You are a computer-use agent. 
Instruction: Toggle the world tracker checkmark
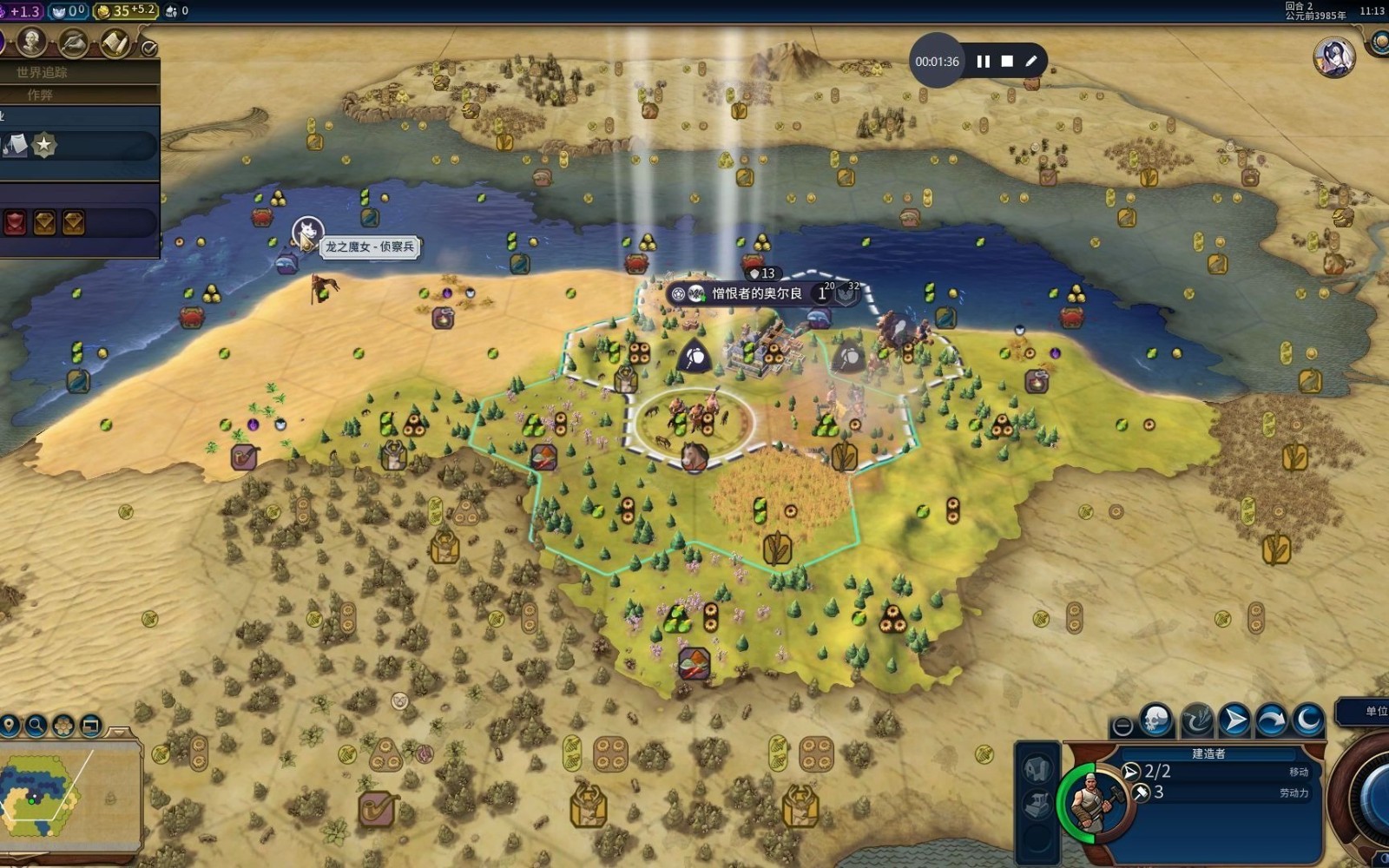pyautogui.click(x=149, y=48)
